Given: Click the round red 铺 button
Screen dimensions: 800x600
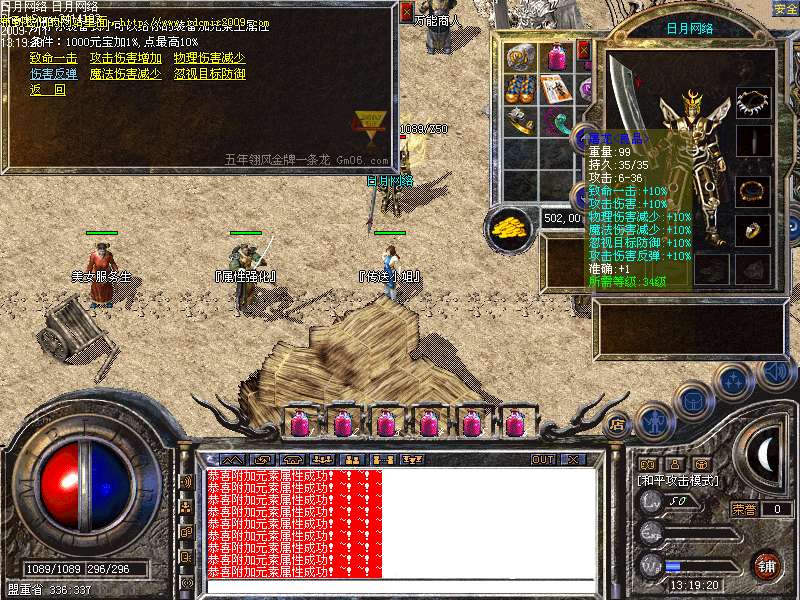Looking at the screenshot, I should coord(767,565).
